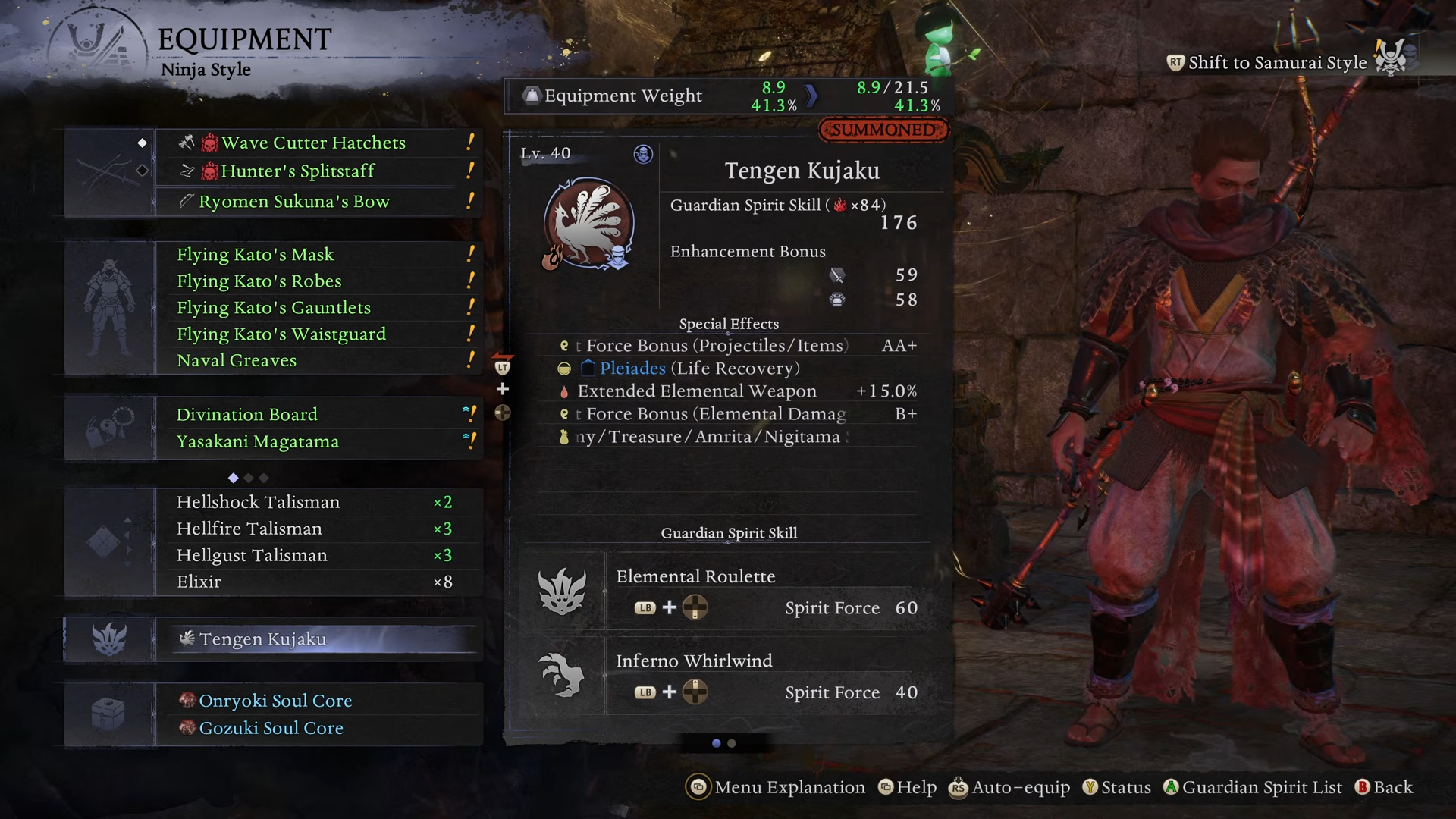The image size is (1456, 819).
Task: Pick the Elixir shortcut item
Action: 199,582
